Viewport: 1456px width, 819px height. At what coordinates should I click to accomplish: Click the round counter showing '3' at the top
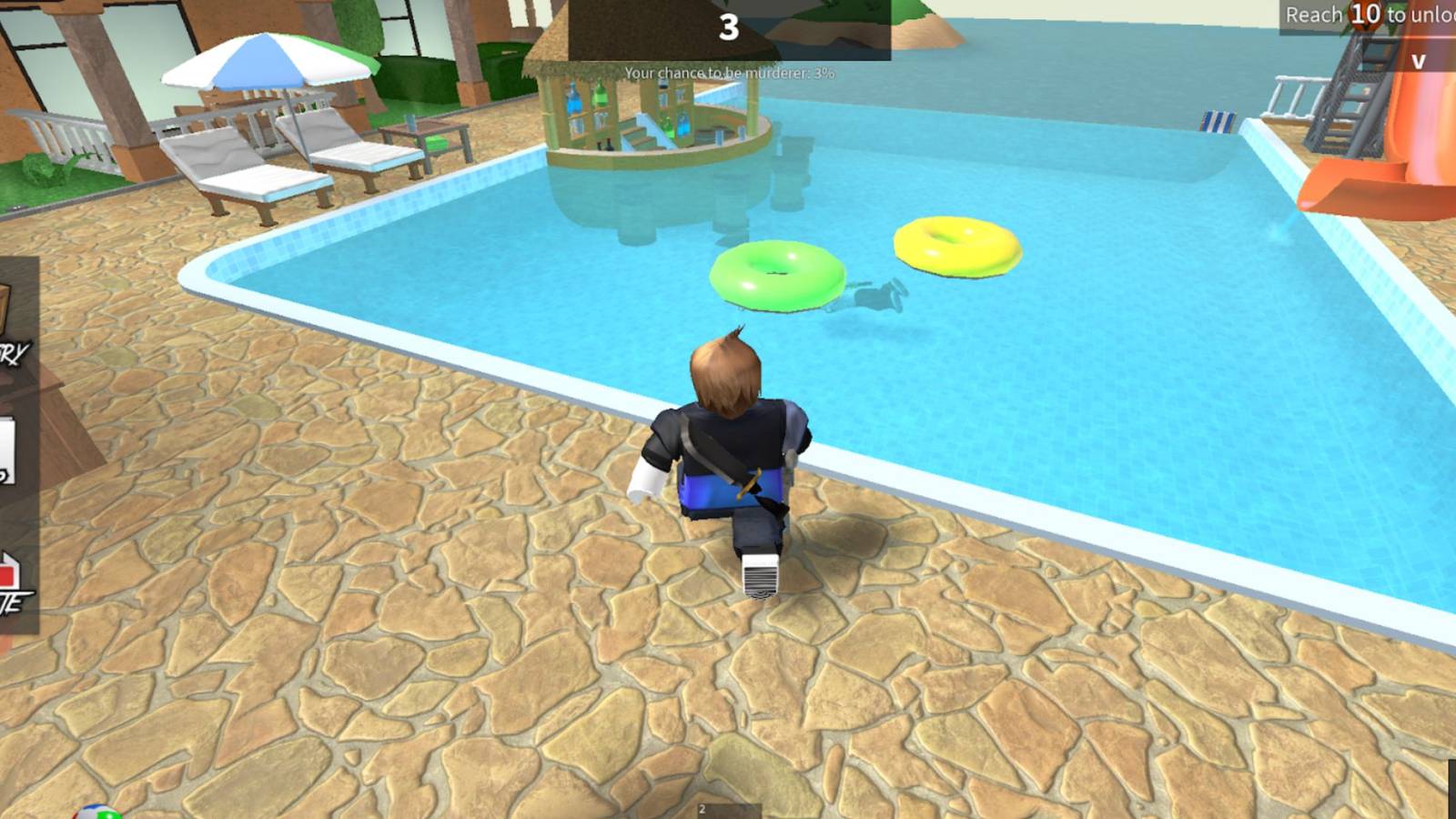pyautogui.click(x=726, y=27)
